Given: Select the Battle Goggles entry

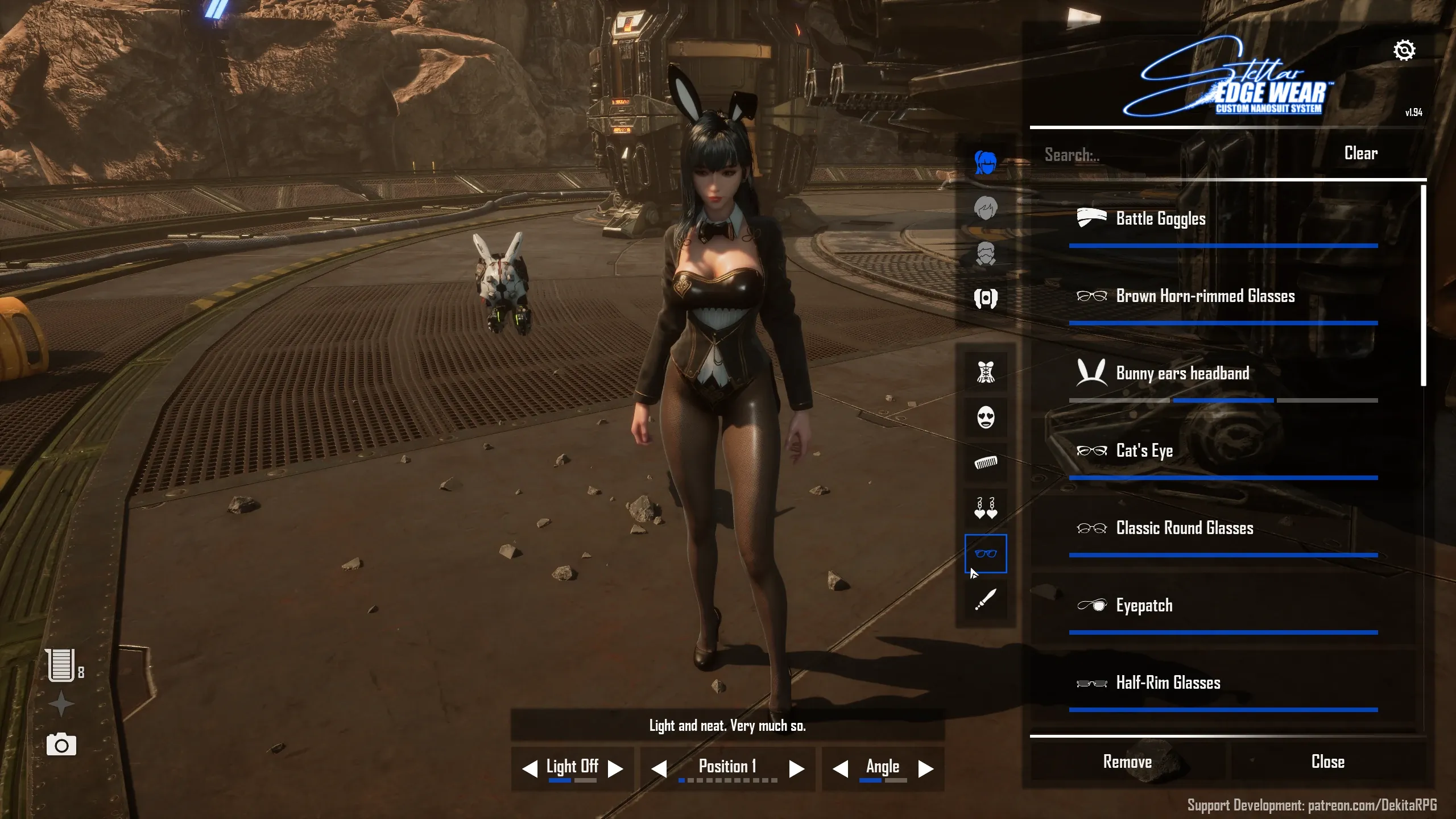Looking at the screenshot, I should coord(1160,219).
